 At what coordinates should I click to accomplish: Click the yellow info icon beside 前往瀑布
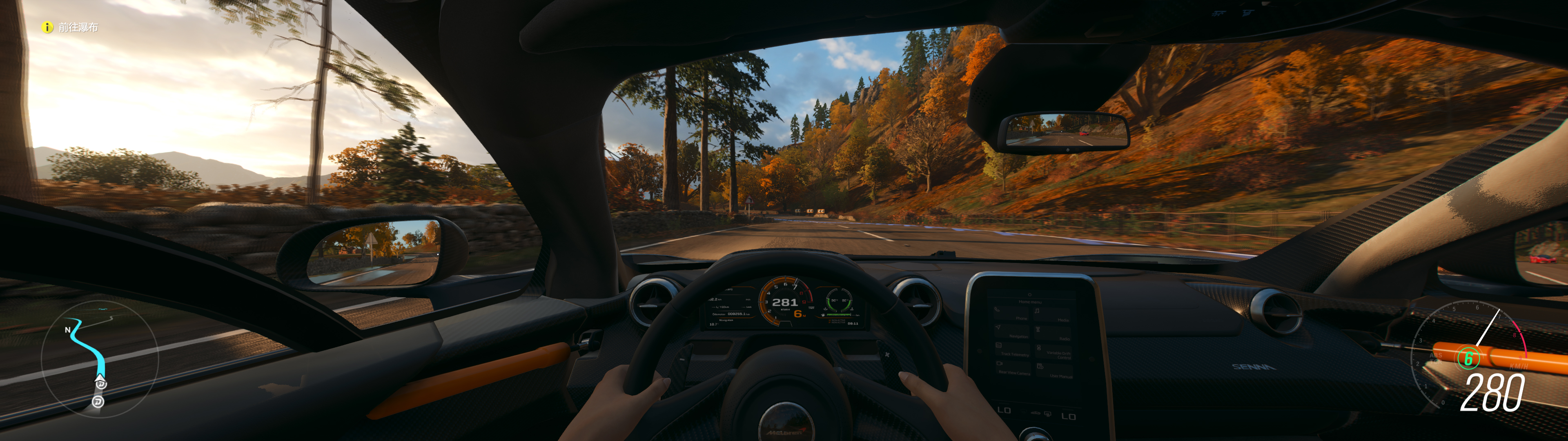(x=47, y=27)
